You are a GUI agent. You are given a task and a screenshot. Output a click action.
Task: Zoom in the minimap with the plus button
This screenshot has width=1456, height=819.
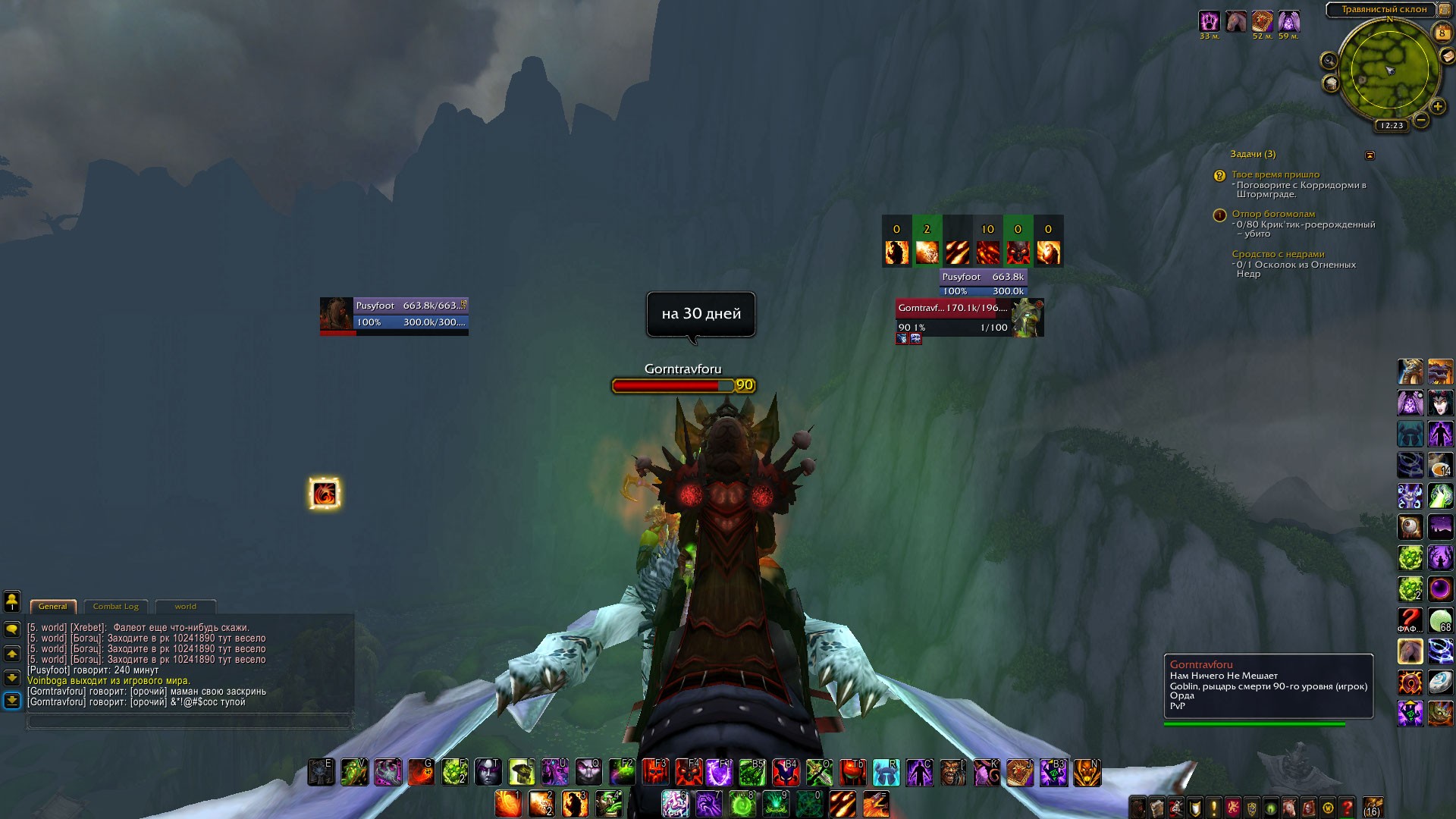coord(1437,106)
